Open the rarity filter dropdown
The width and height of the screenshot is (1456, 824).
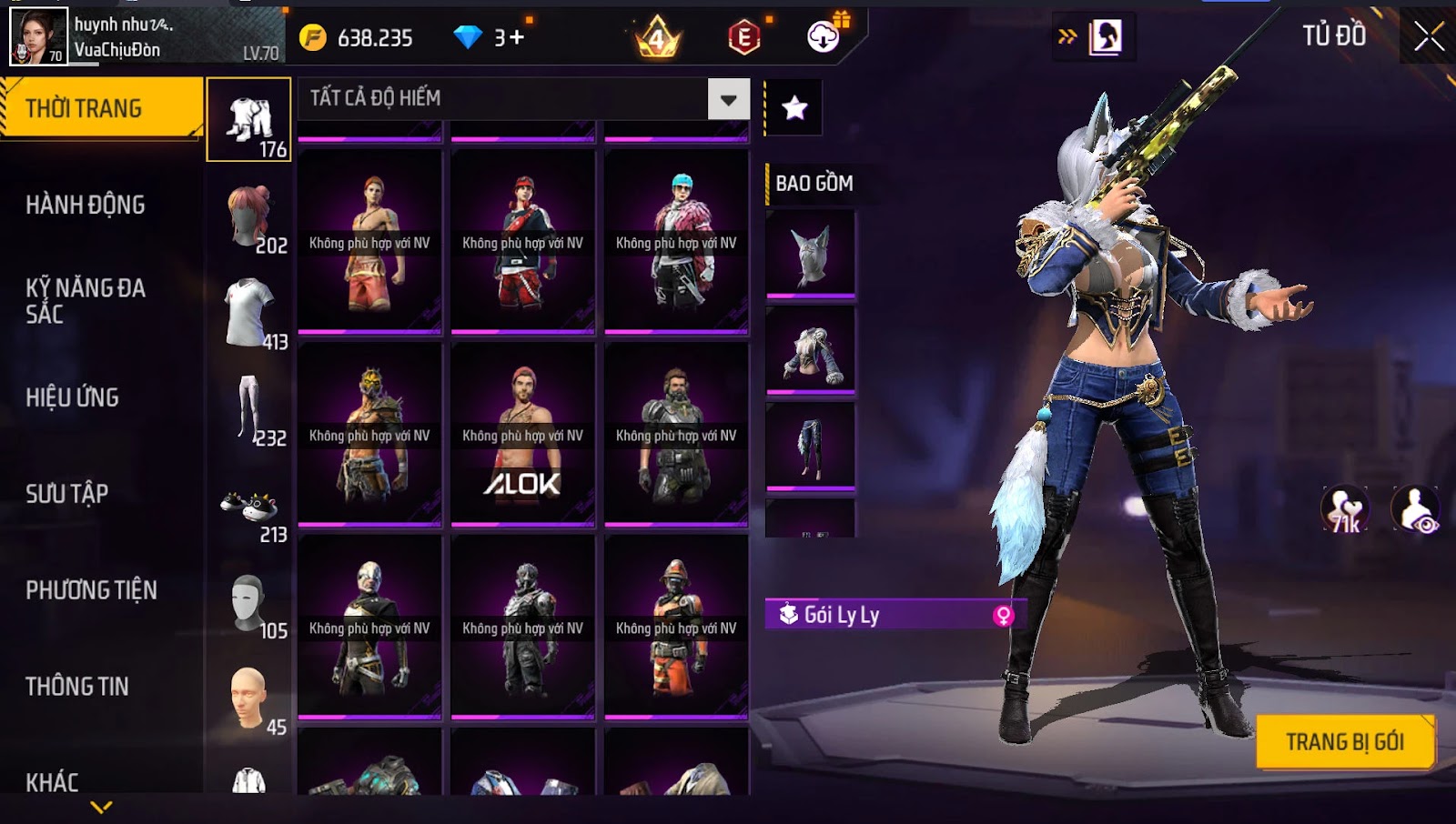(x=728, y=99)
